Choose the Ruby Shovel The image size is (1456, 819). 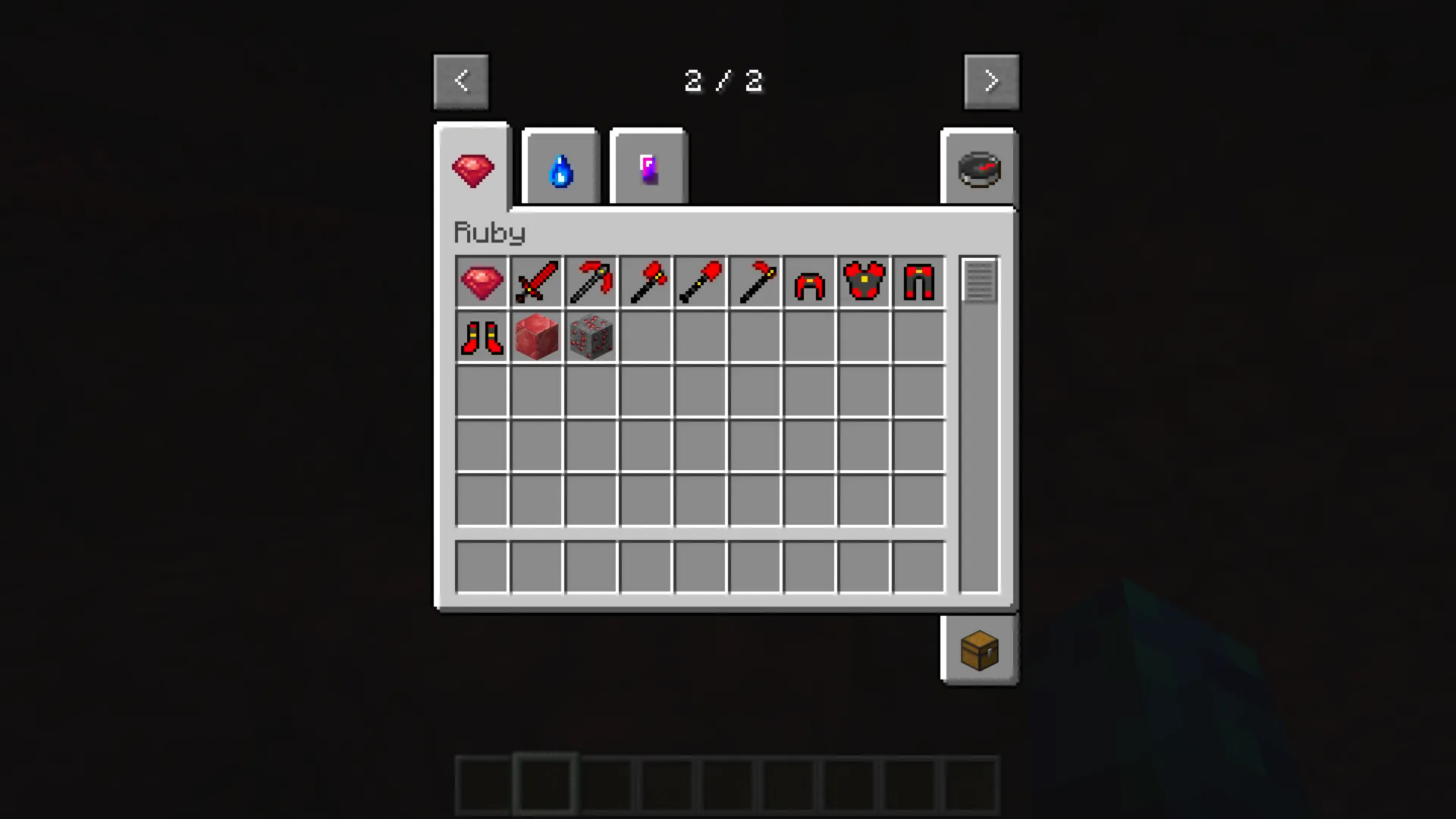(x=700, y=281)
